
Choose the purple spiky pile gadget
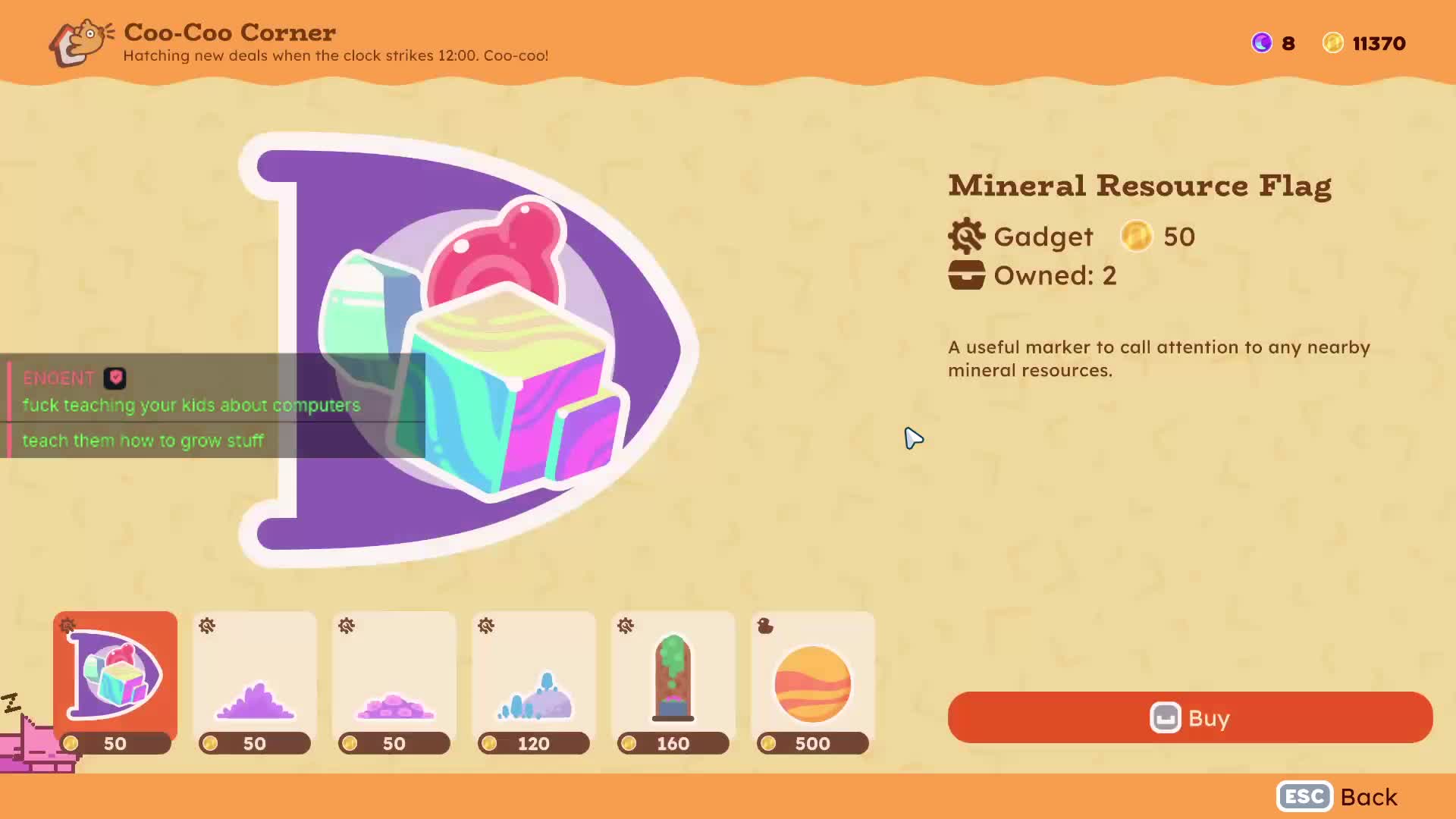pos(255,681)
